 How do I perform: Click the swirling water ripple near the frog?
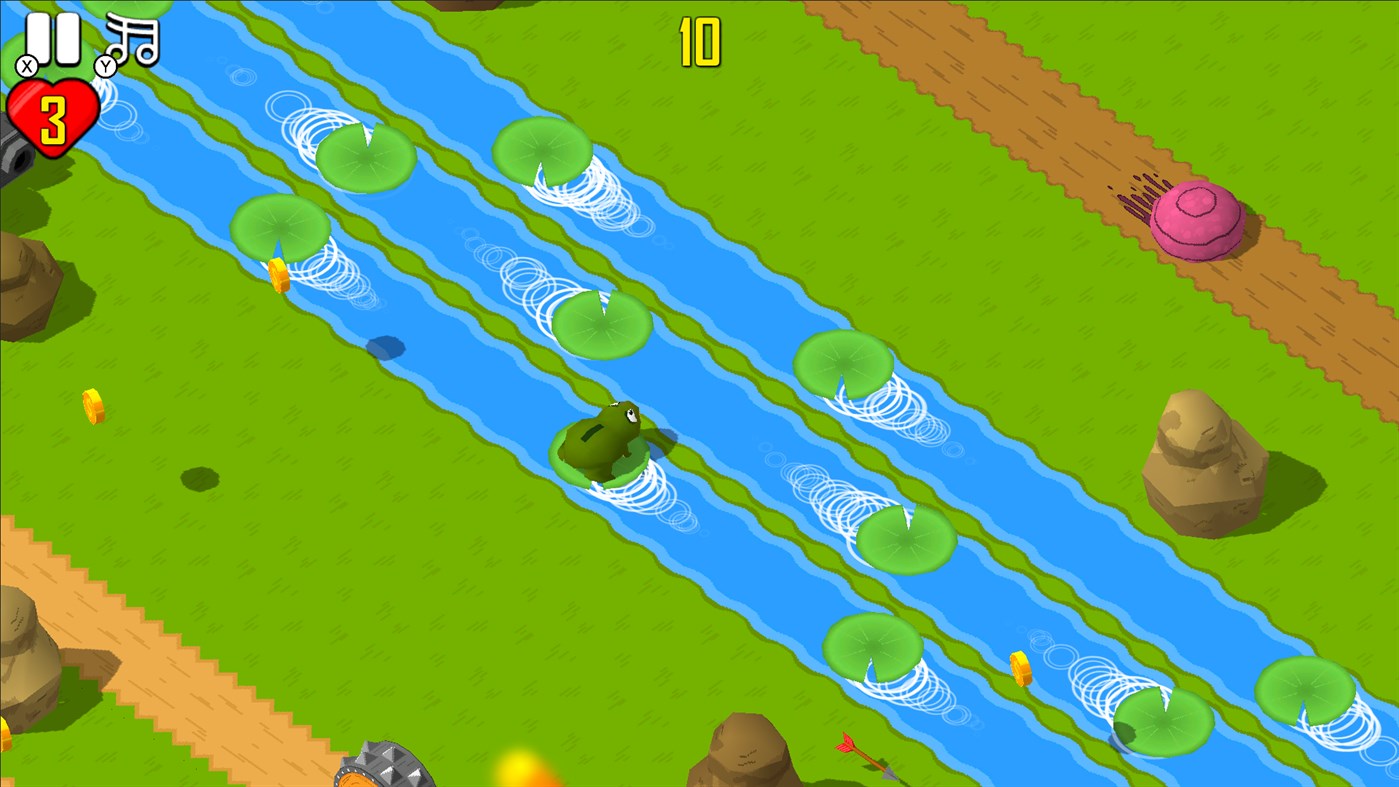pos(640,490)
